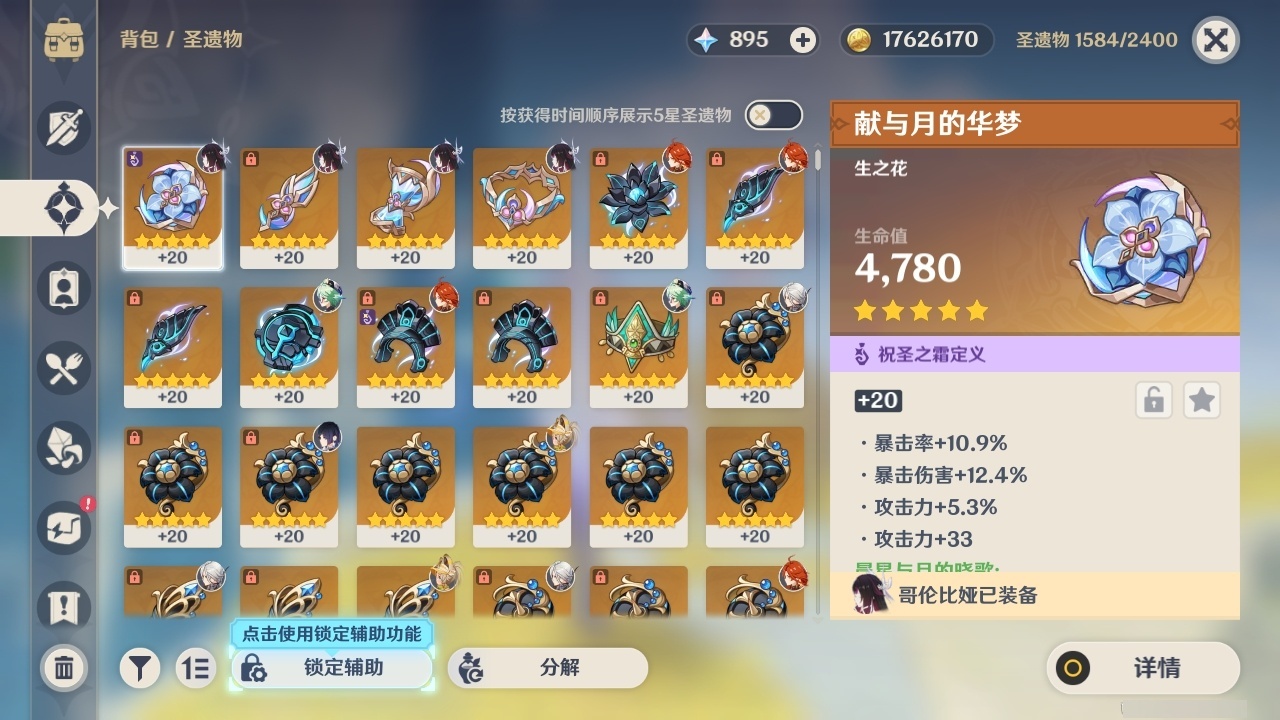Mark the artifact as favorite with the star
The height and width of the screenshot is (720, 1280).
(1201, 400)
